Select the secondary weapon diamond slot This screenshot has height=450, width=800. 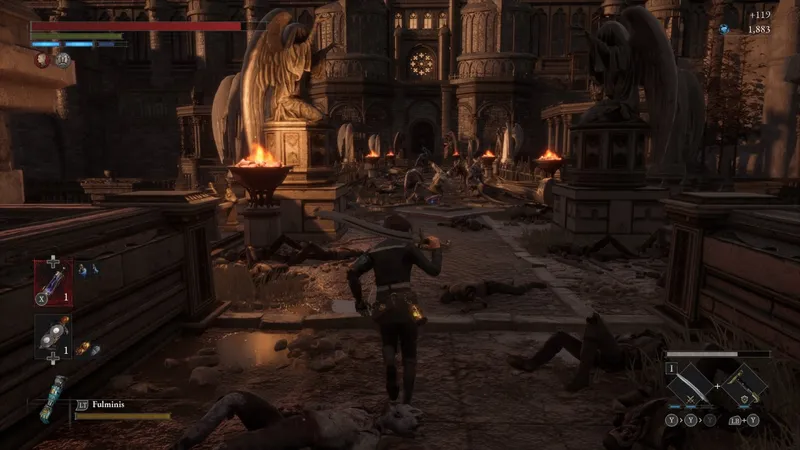point(746,383)
